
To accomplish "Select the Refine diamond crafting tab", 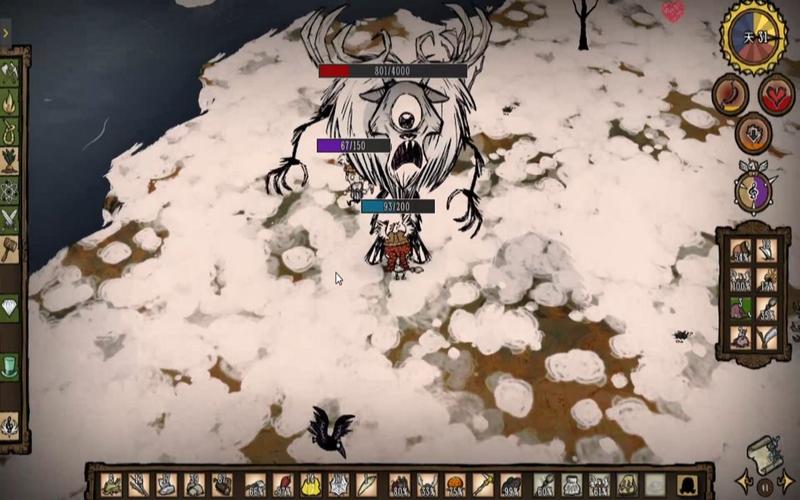I will tap(10, 308).
